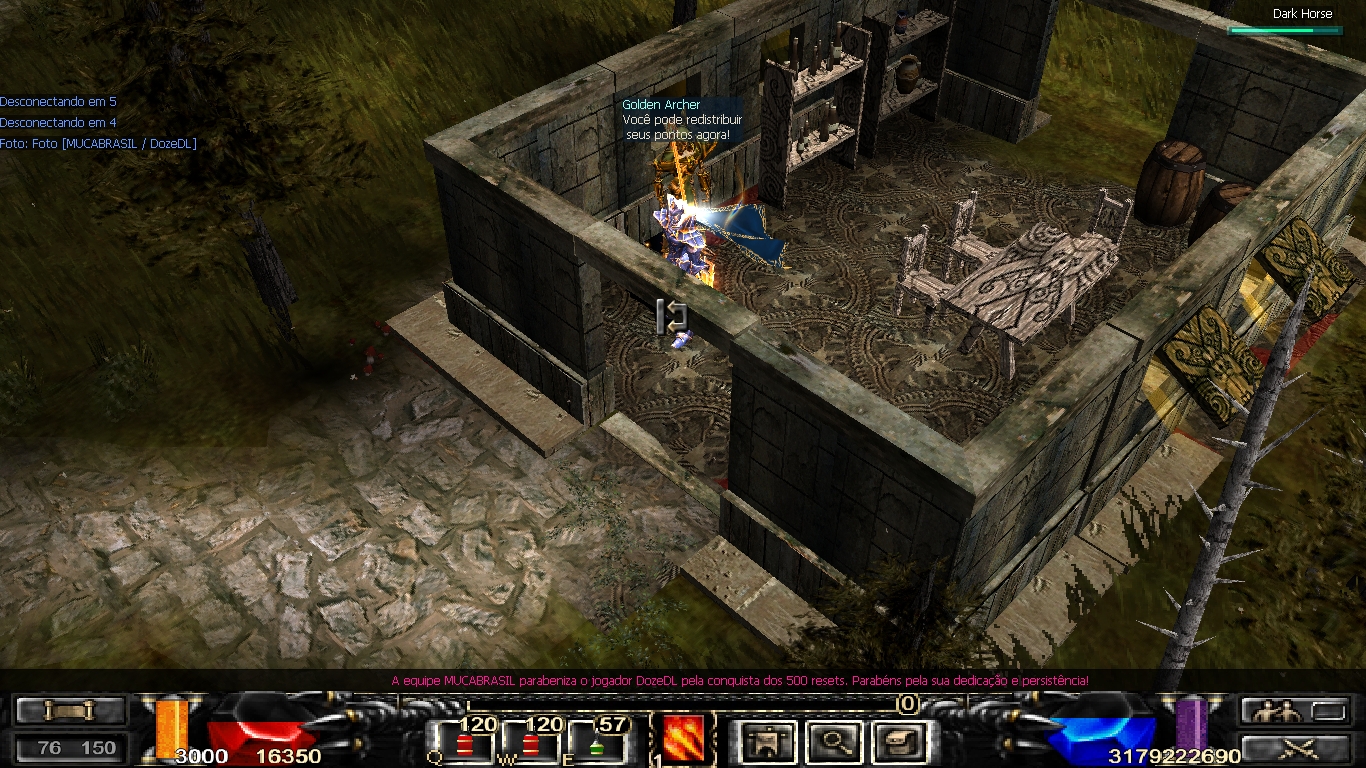This screenshot has width=1366, height=768.
Task: Use the red potion in the Q slot
Action: [x=466, y=745]
